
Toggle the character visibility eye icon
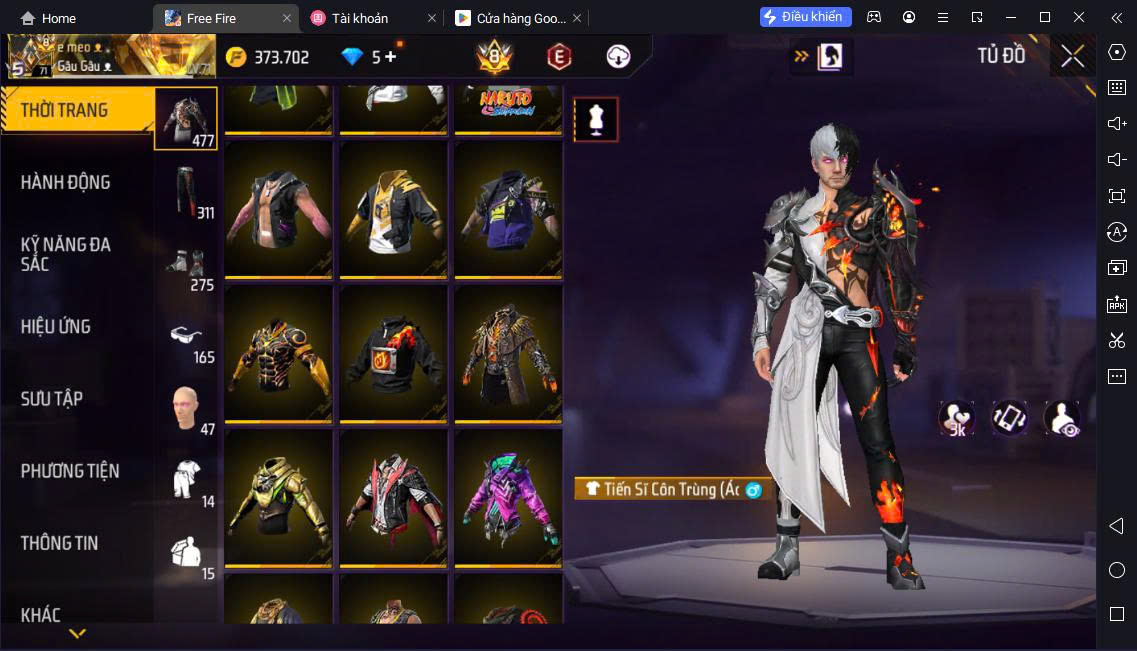[1062, 418]
